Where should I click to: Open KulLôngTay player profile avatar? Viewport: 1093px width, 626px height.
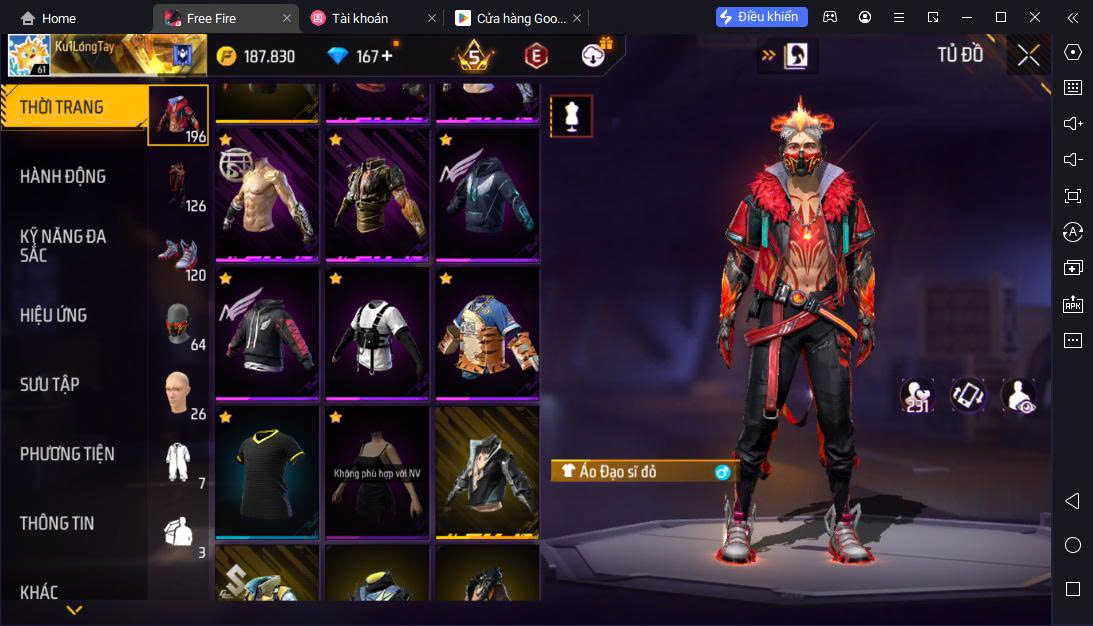[x=30, y=56]
